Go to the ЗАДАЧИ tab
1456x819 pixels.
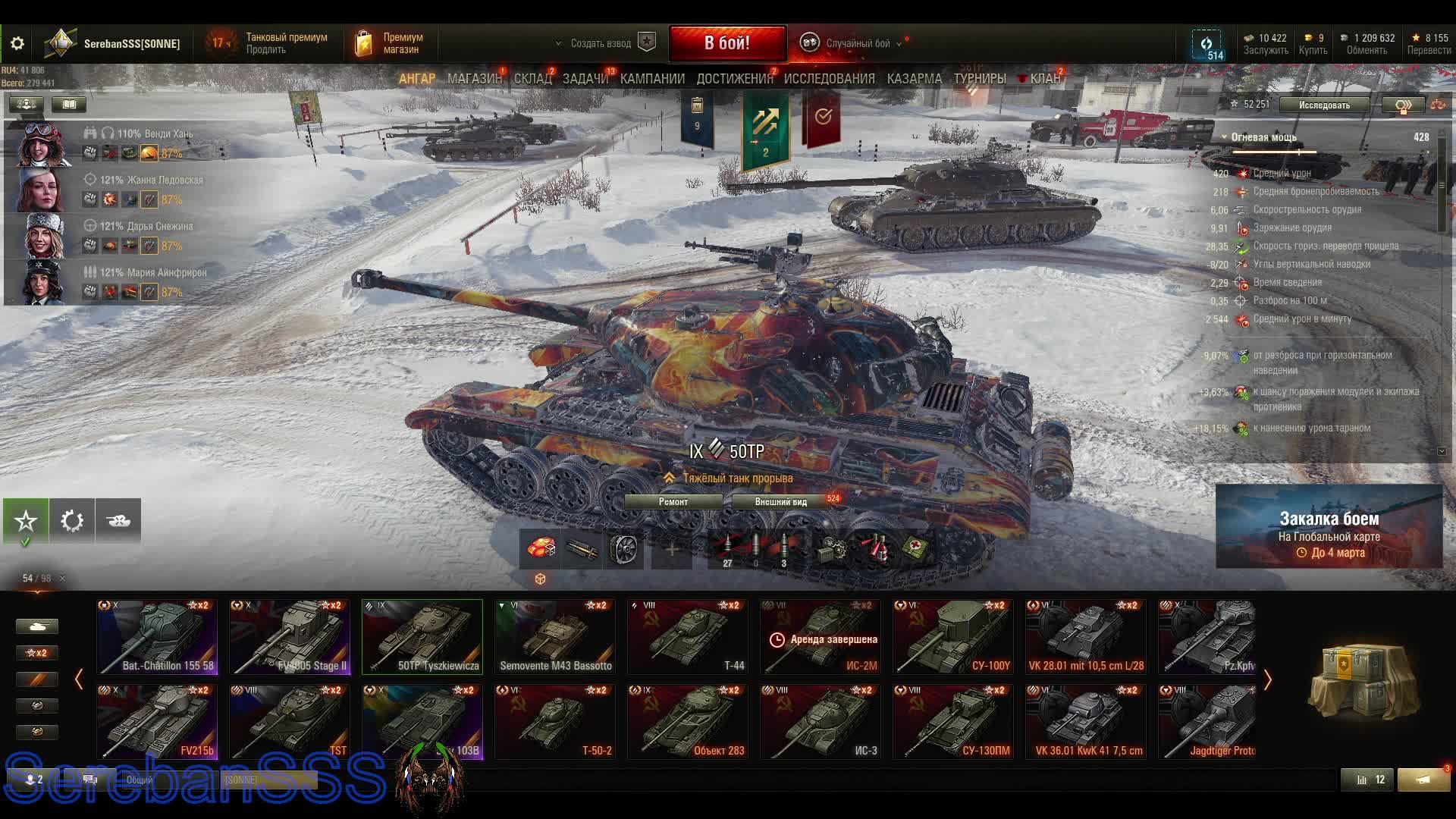coord(585,79)
